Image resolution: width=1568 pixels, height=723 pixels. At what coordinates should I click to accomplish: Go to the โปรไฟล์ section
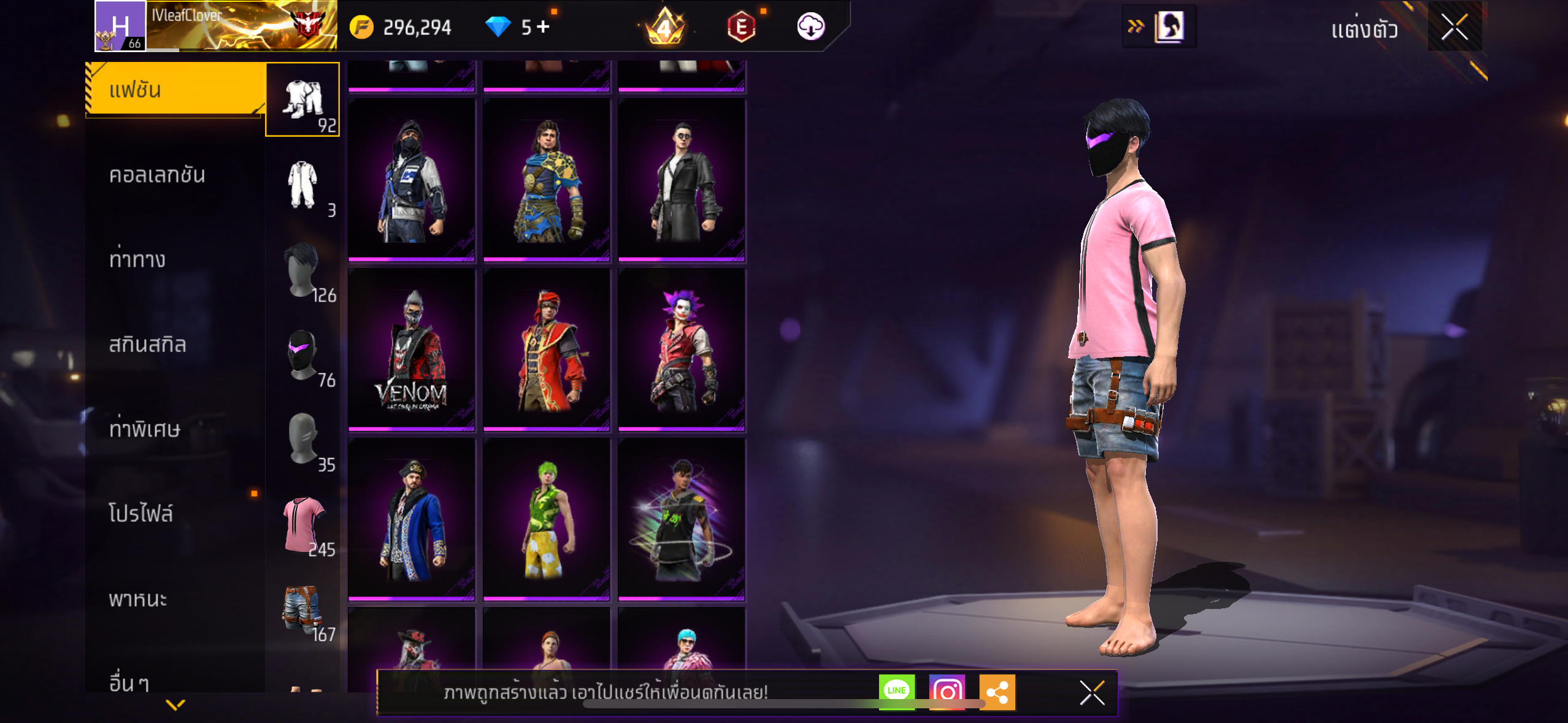140,513
